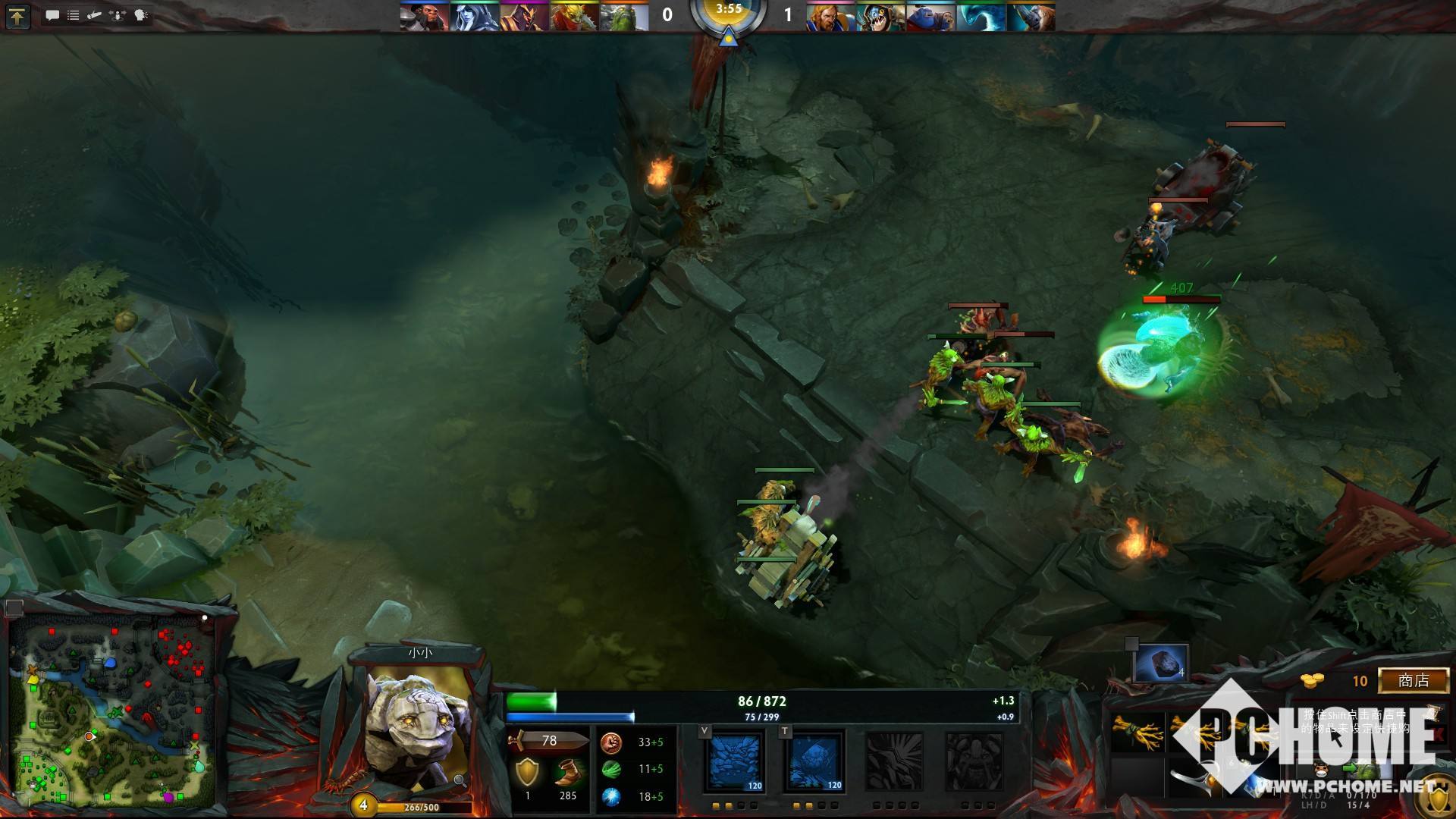Click the speaking-head voice icon
1456x819 pixels.
pos(141,15)
